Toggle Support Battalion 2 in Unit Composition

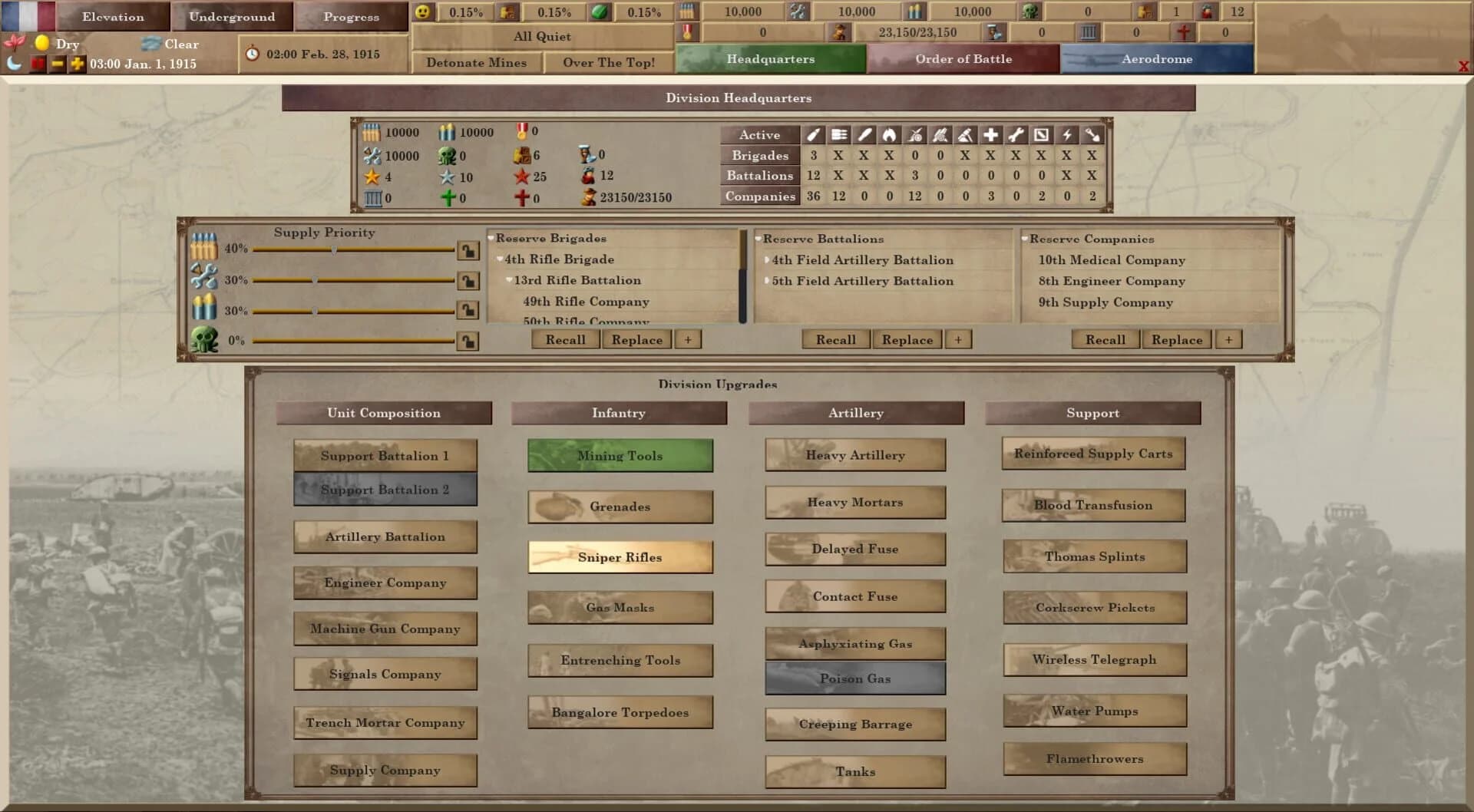click(x=385, y=489)
